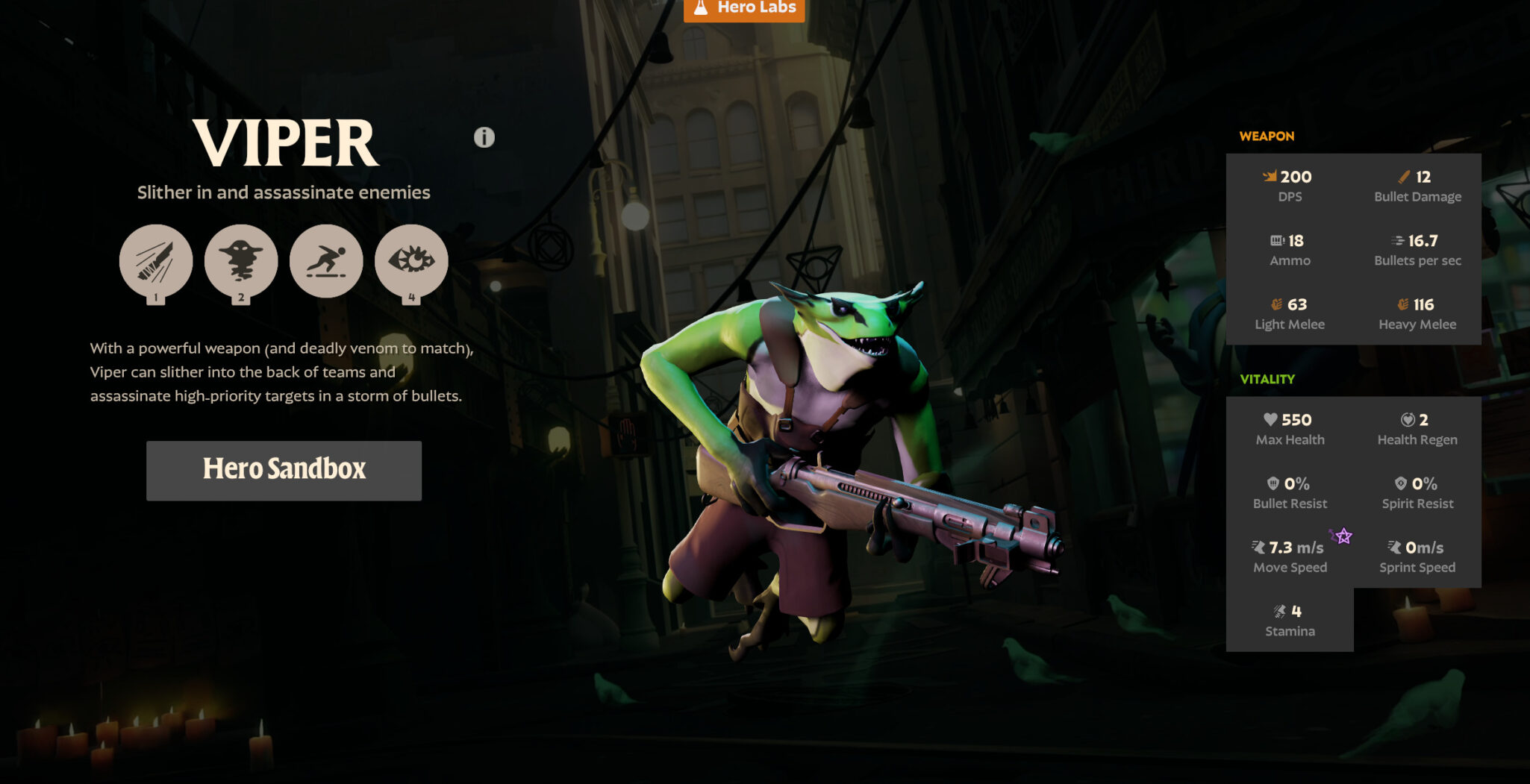
Task: Click the info icon beside Viper's name
Action: [x=484, y=137]
